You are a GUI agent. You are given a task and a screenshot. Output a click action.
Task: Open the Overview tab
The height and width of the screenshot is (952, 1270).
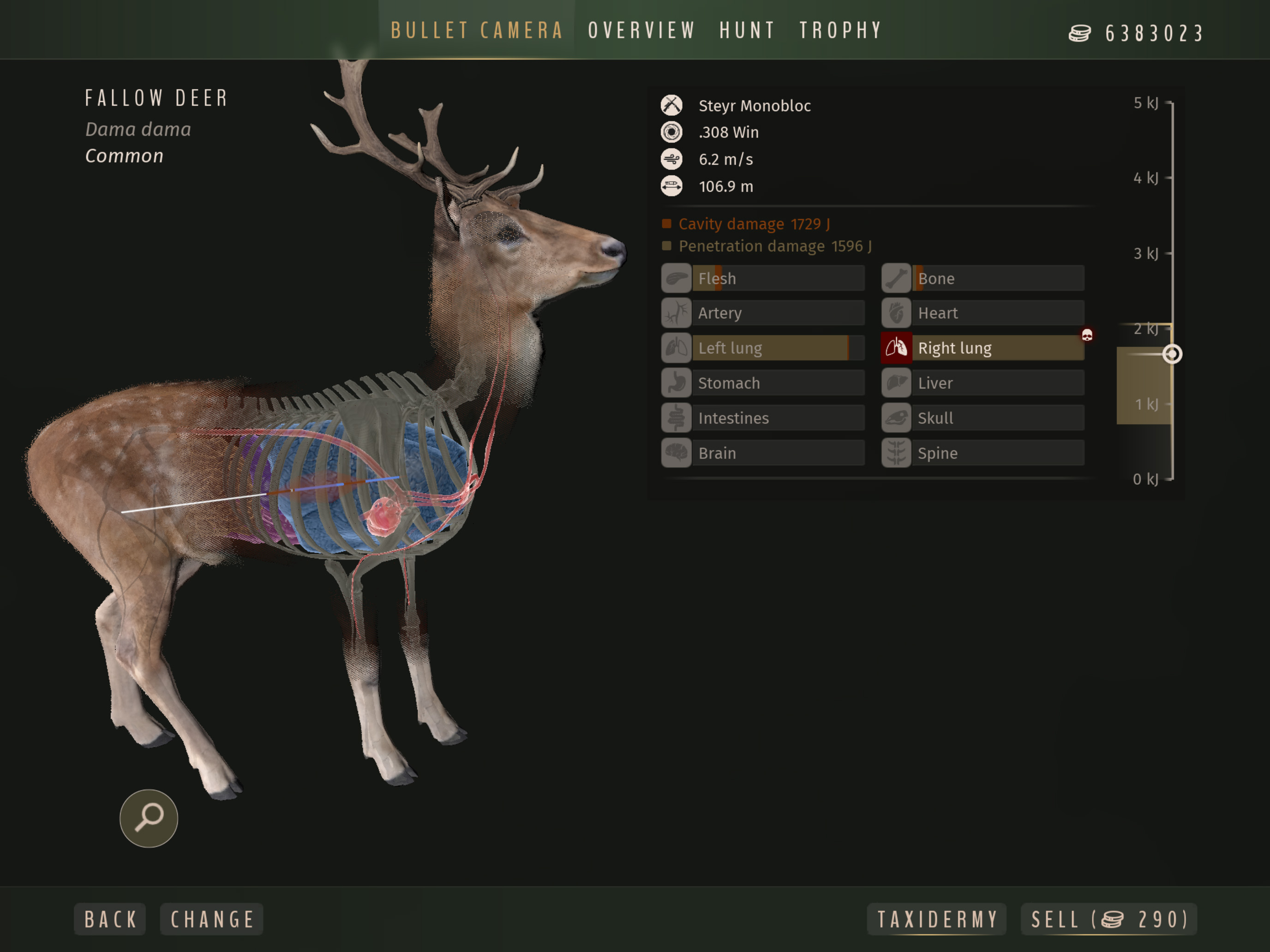point(641,30)
